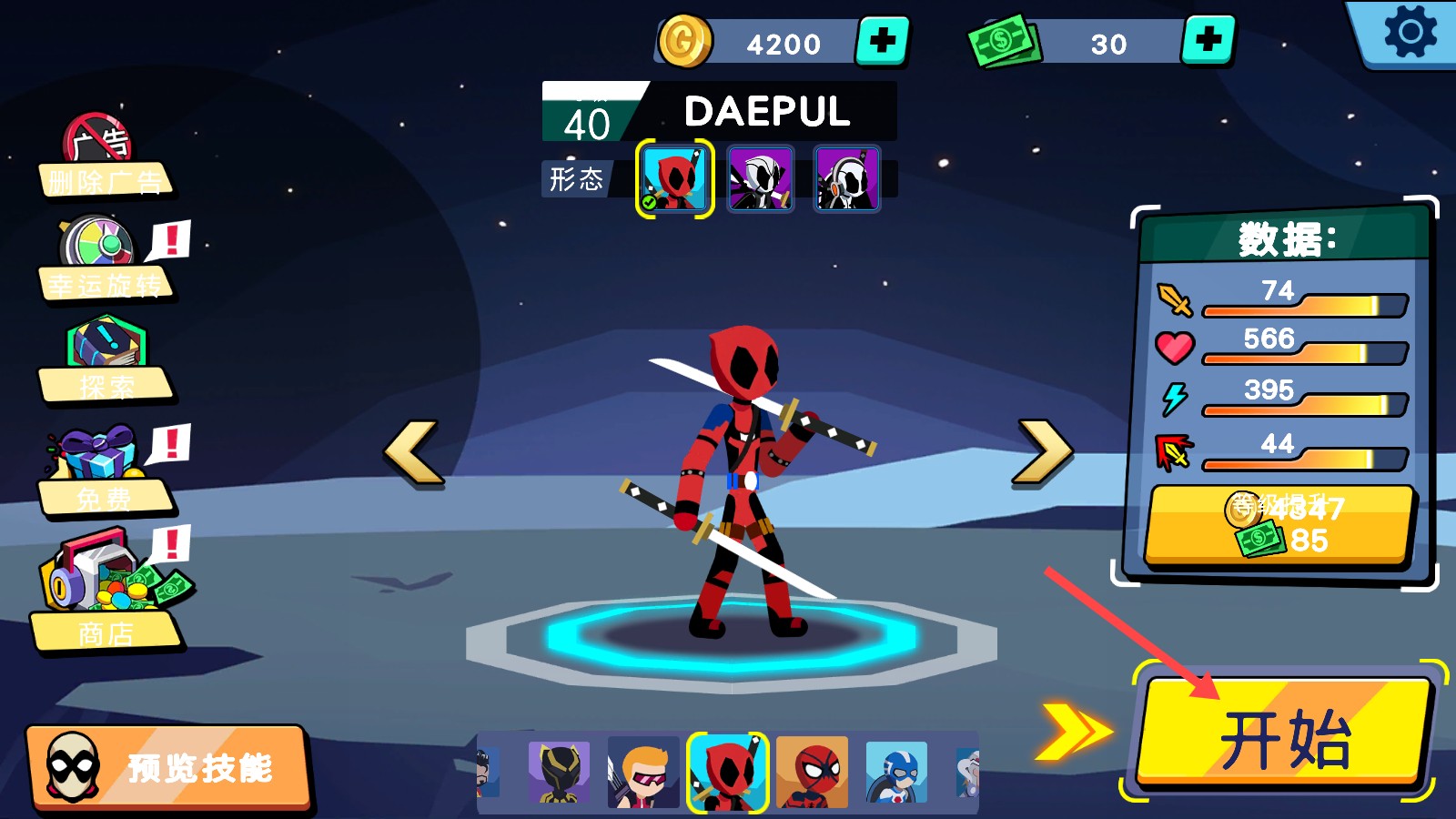Upgrade the character using the yellow upgrade button
1456x819 pixels.
1279,525
